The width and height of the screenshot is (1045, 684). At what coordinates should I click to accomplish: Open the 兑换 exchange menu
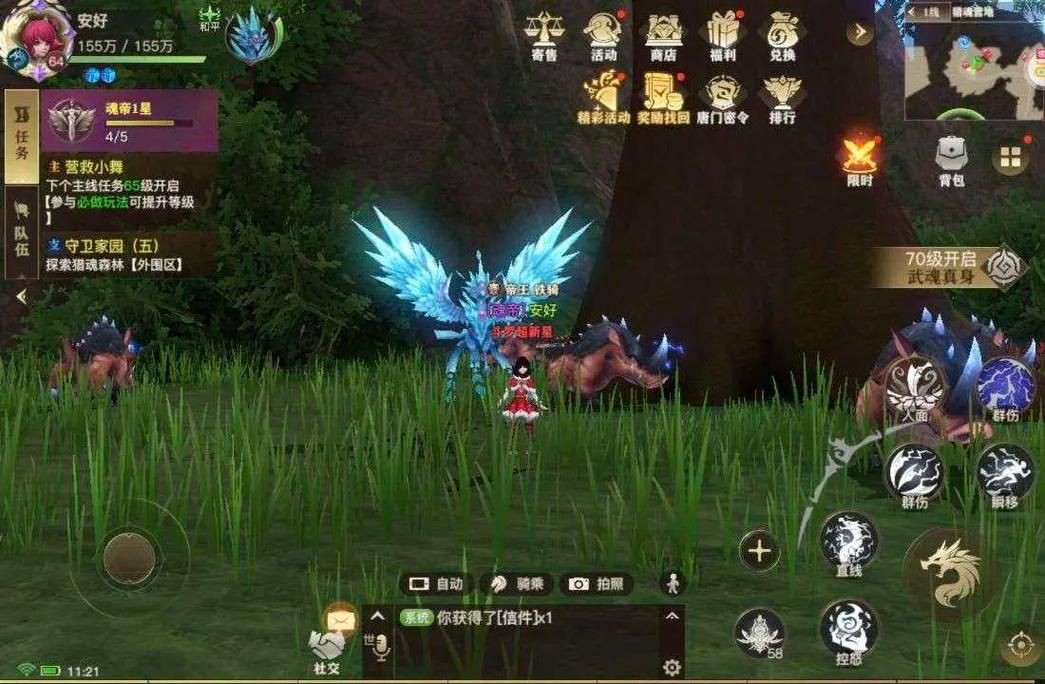[782, 34]
